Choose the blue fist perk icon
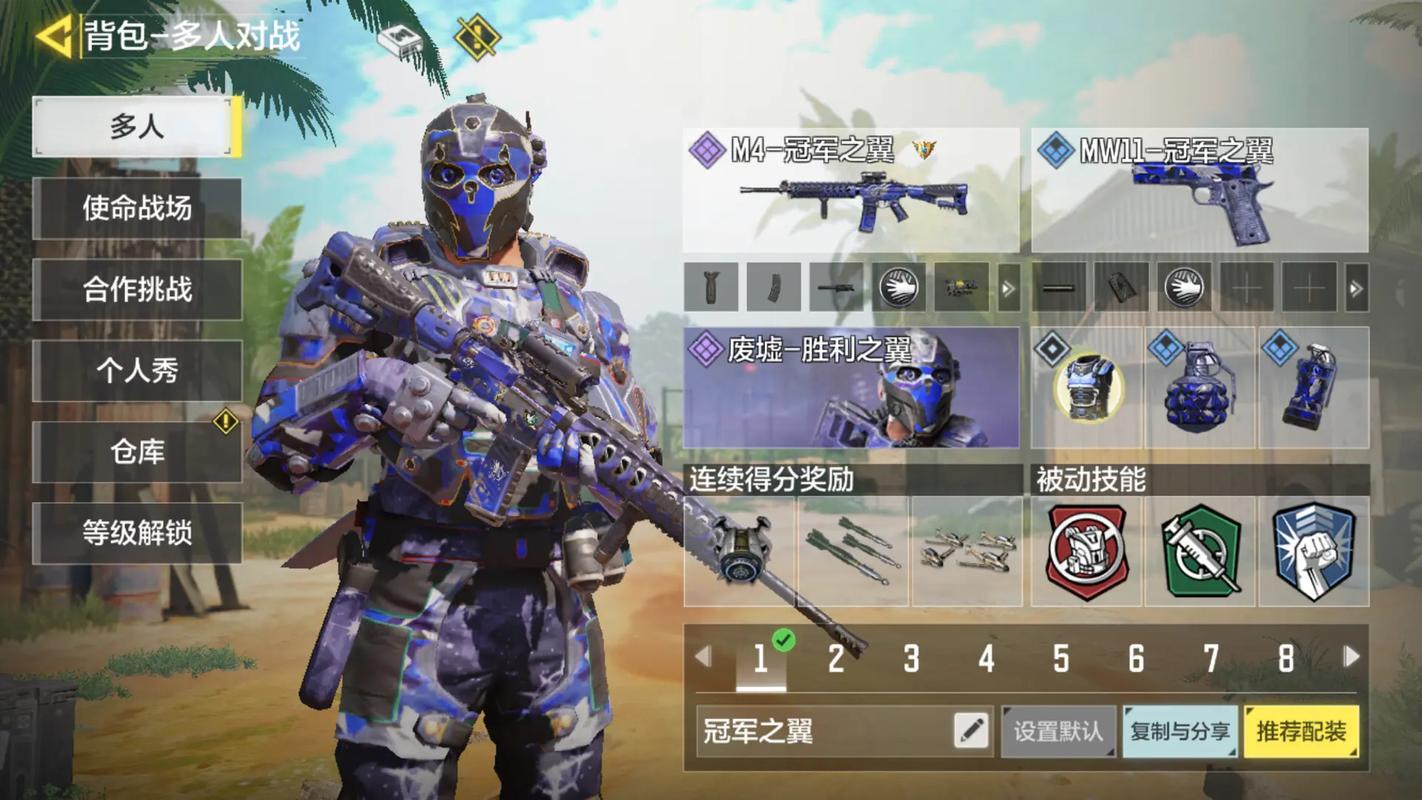The image size is (1422, 800). 1313,552
